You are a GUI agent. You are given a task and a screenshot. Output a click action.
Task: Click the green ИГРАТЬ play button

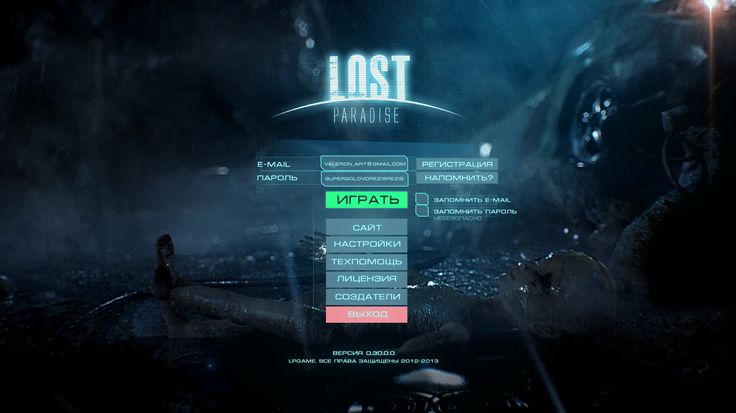click(367, 200)
